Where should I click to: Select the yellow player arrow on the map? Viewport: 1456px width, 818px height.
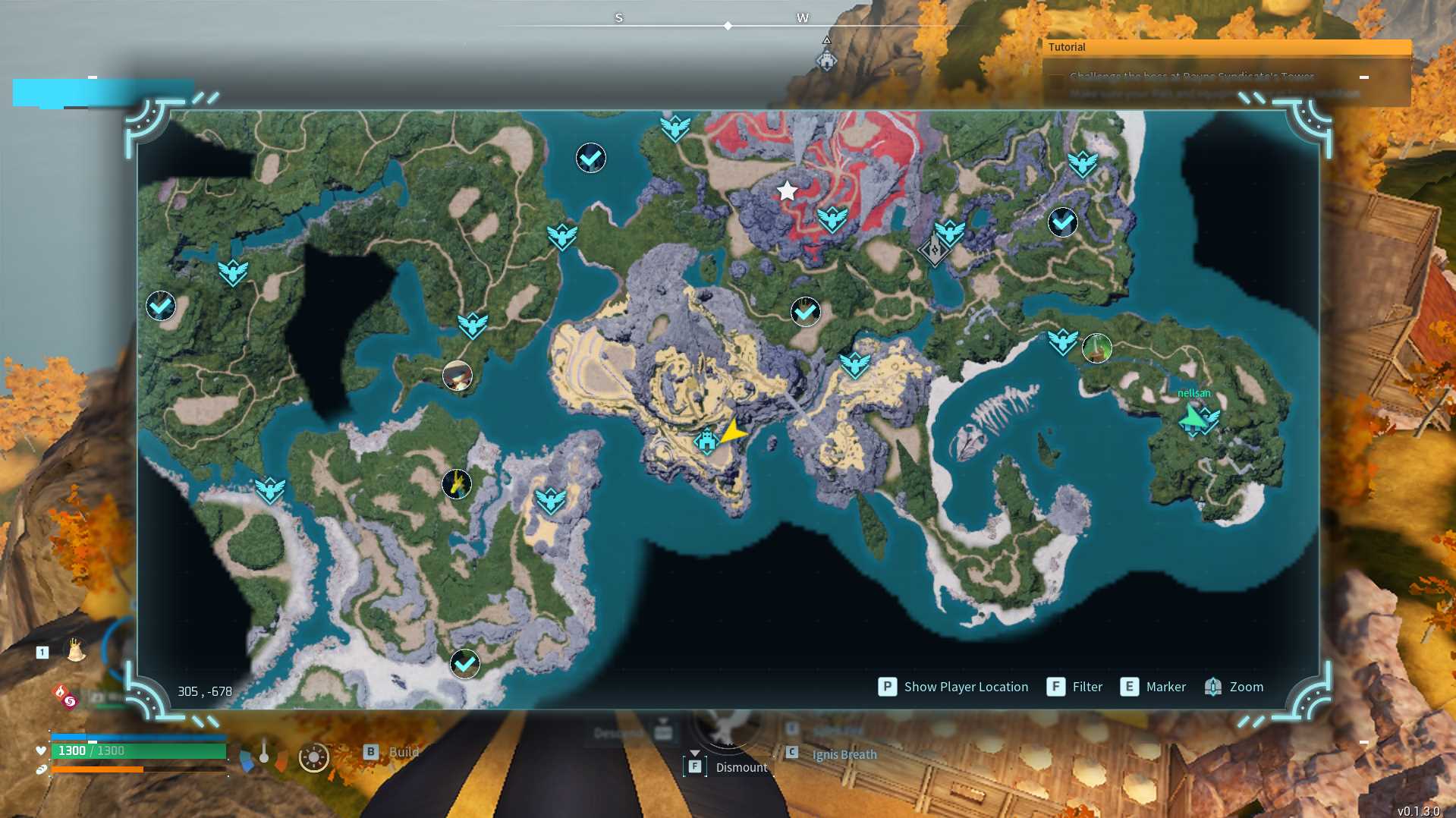point(734,432)
